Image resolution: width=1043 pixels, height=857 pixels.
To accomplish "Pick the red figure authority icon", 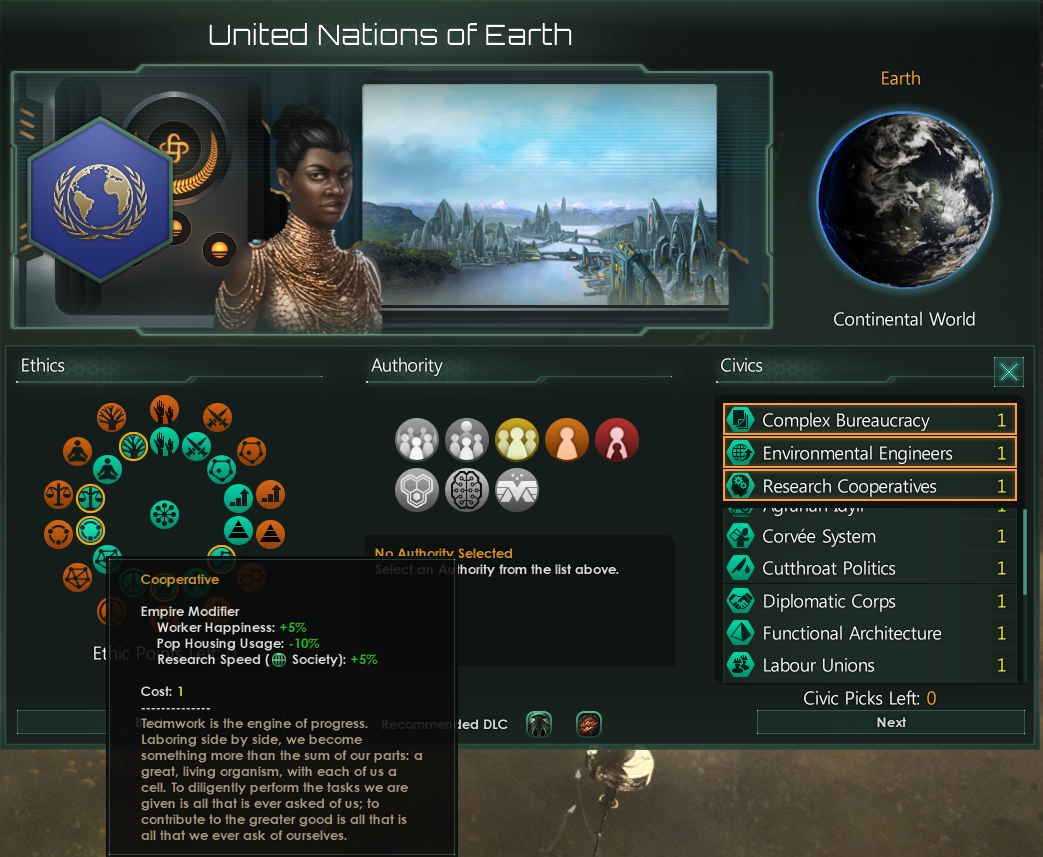I will 616,440.
